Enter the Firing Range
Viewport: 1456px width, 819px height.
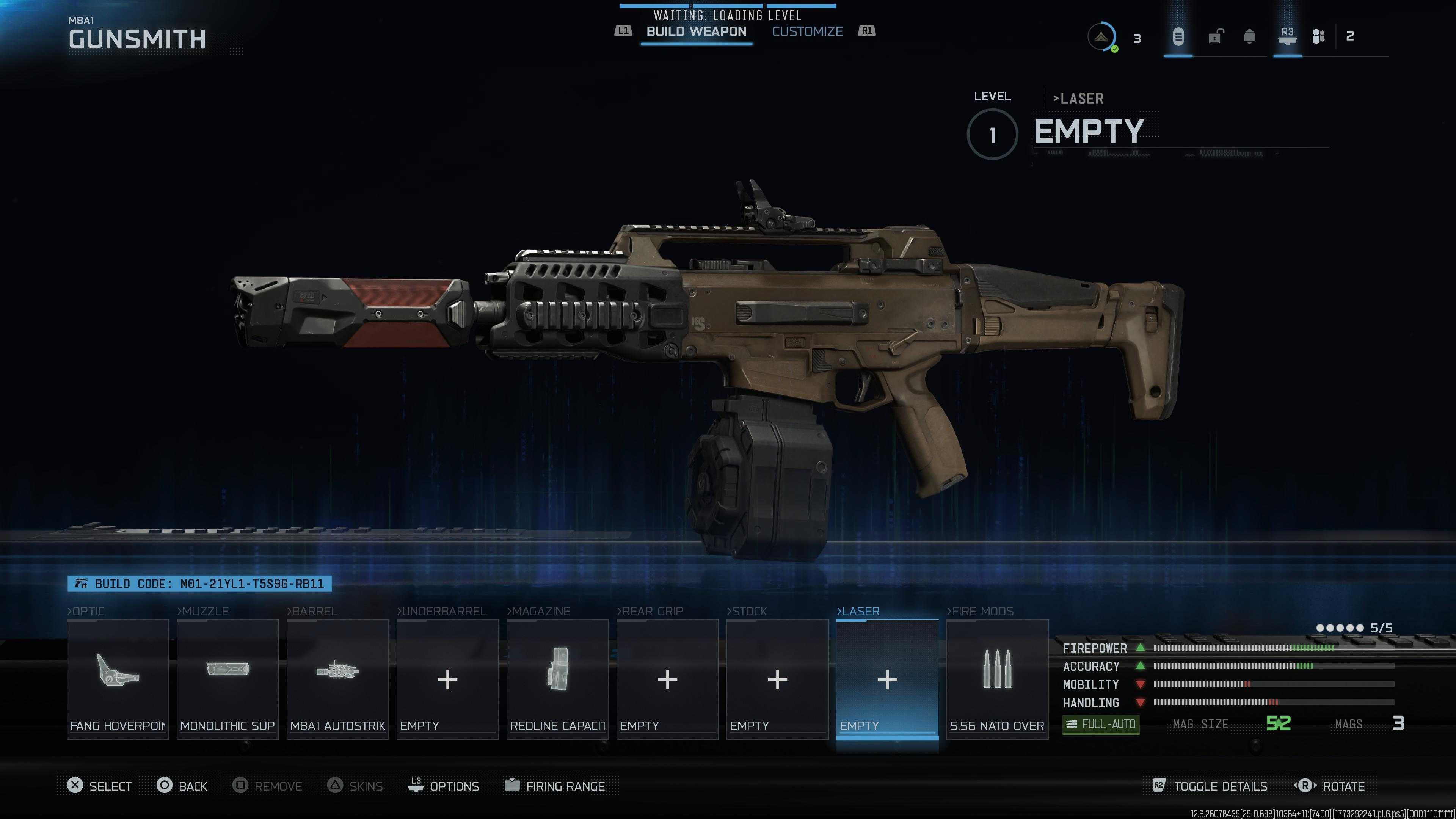pos(554,786)
